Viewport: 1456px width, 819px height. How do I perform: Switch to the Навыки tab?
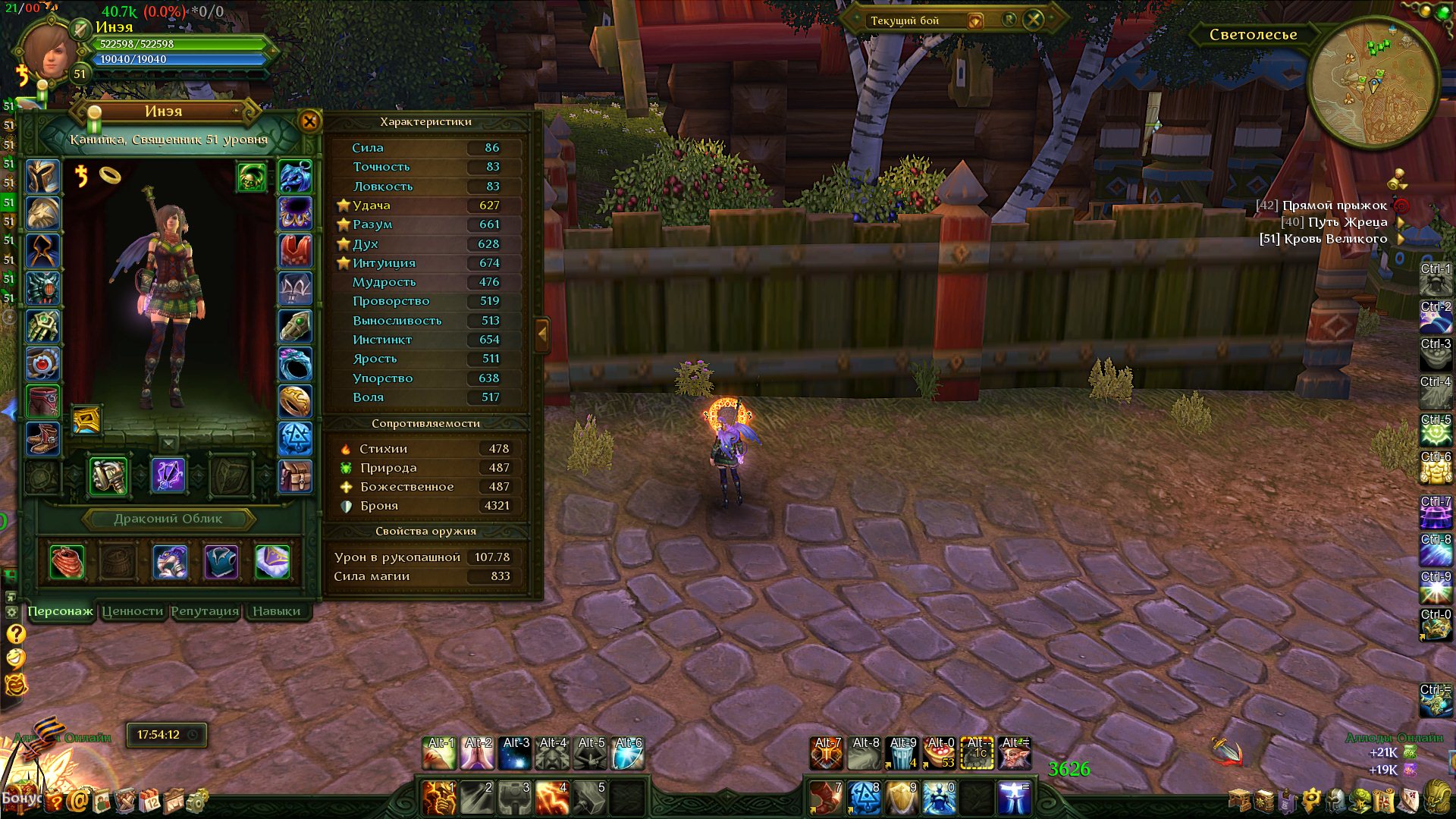click(276, 611)
